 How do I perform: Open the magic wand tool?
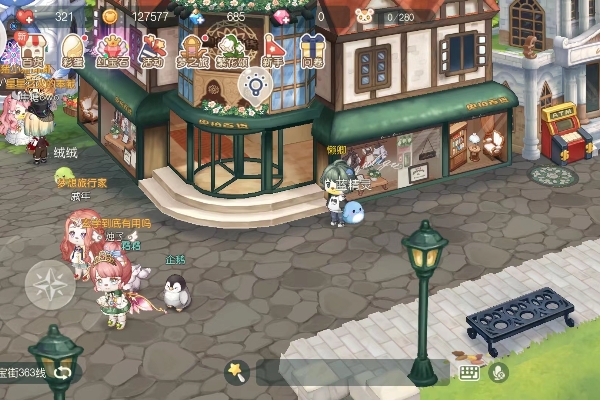click(236, 372)
